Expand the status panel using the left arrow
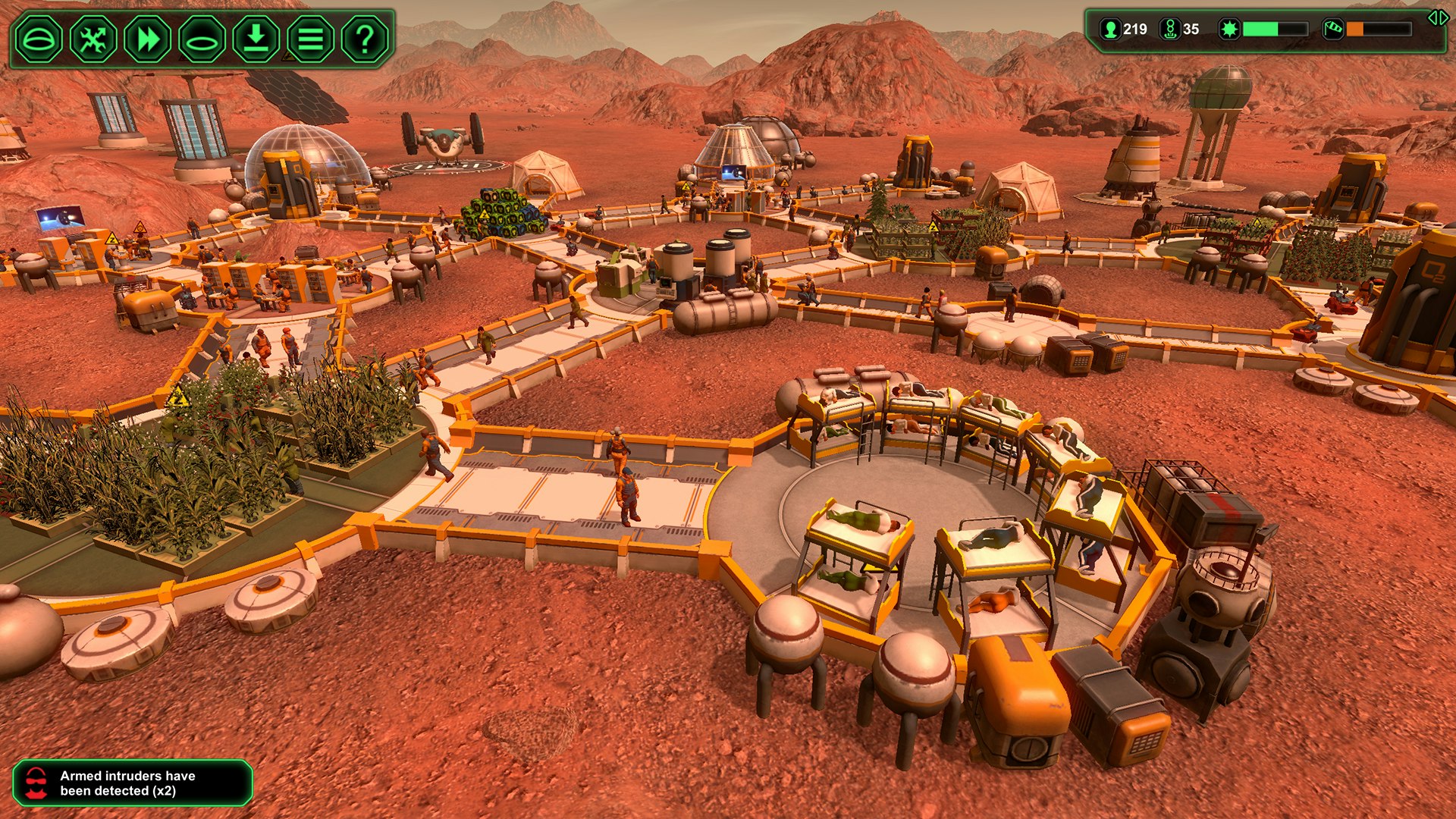This screenshot has height=819, width=1456. pos(1432,19)
